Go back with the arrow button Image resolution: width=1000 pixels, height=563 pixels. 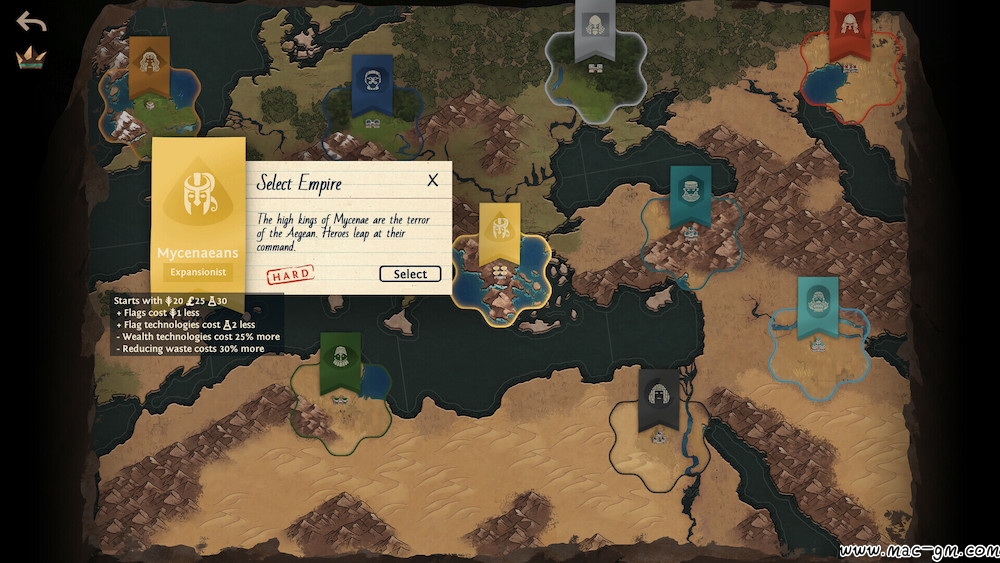click(x=31, y=22)
